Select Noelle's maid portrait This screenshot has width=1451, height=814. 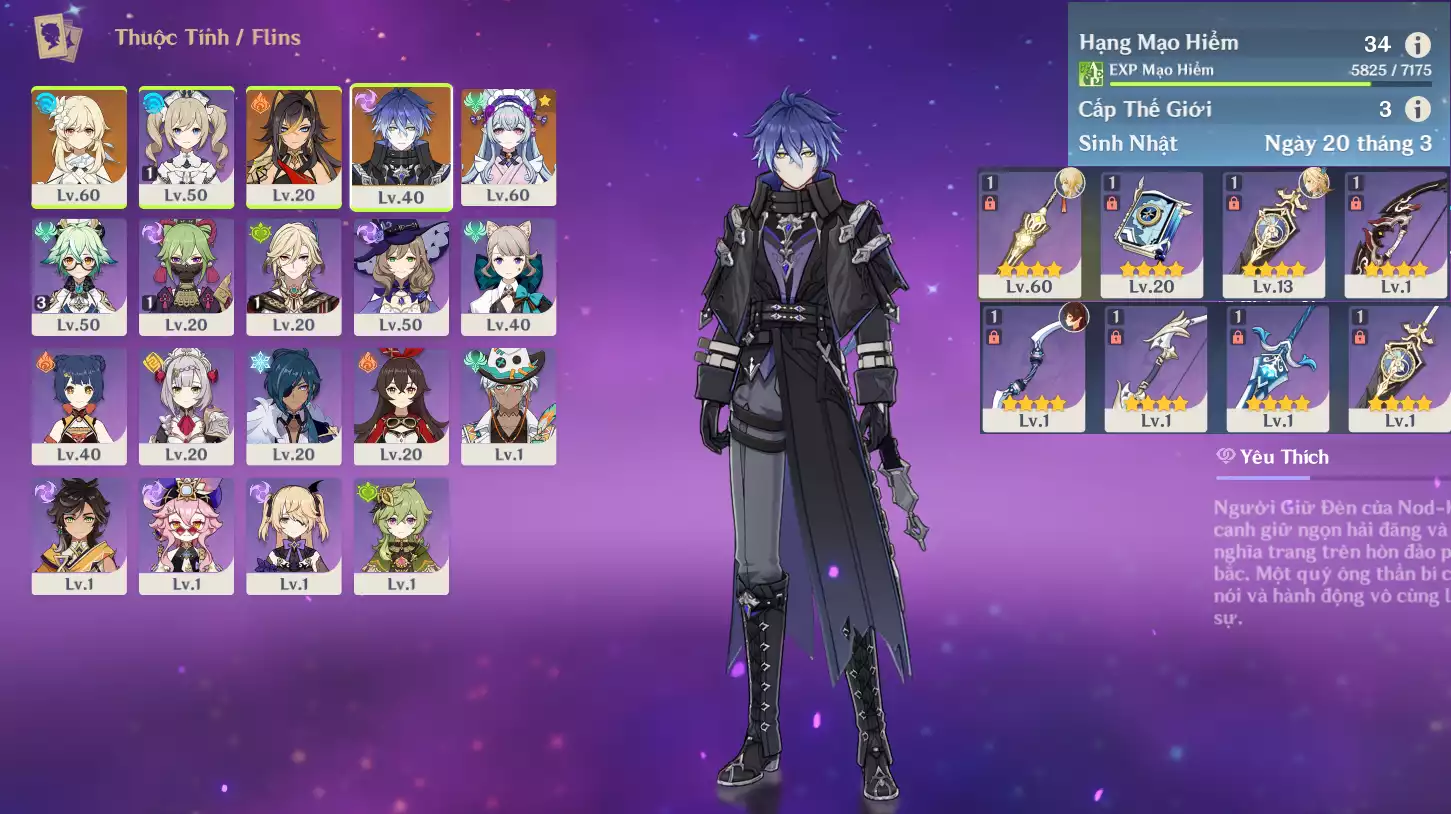point(186,405)
